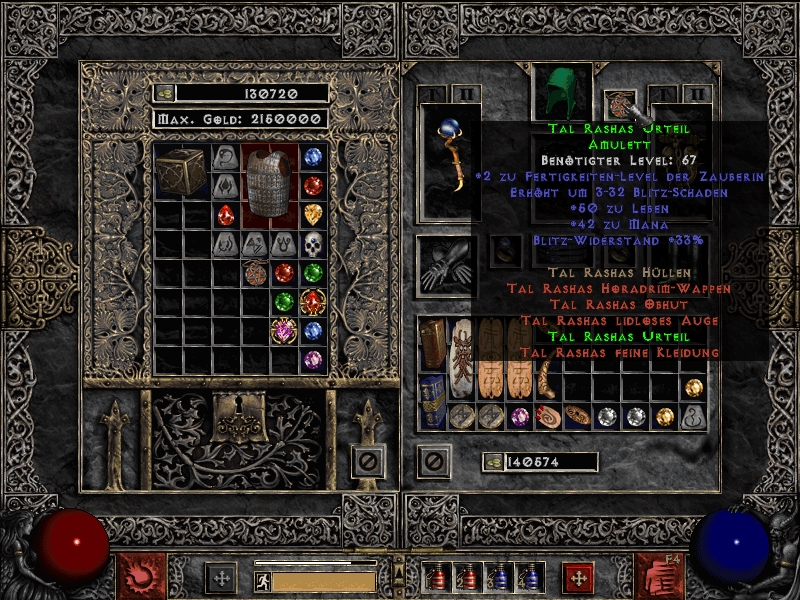This screenshot has height=600, width=800.
Task: Open the left-click skill selector
Action: point(141,575)
